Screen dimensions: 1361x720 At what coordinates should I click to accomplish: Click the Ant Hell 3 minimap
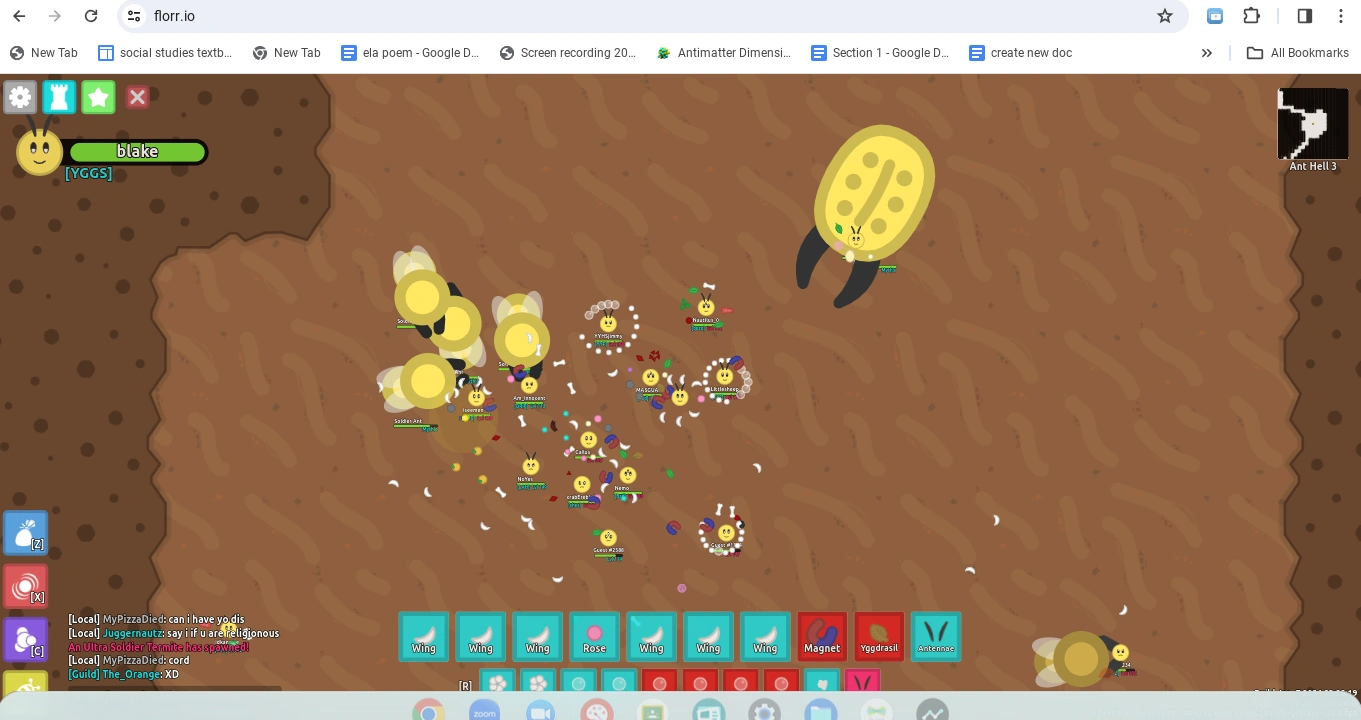(1313, 123)
